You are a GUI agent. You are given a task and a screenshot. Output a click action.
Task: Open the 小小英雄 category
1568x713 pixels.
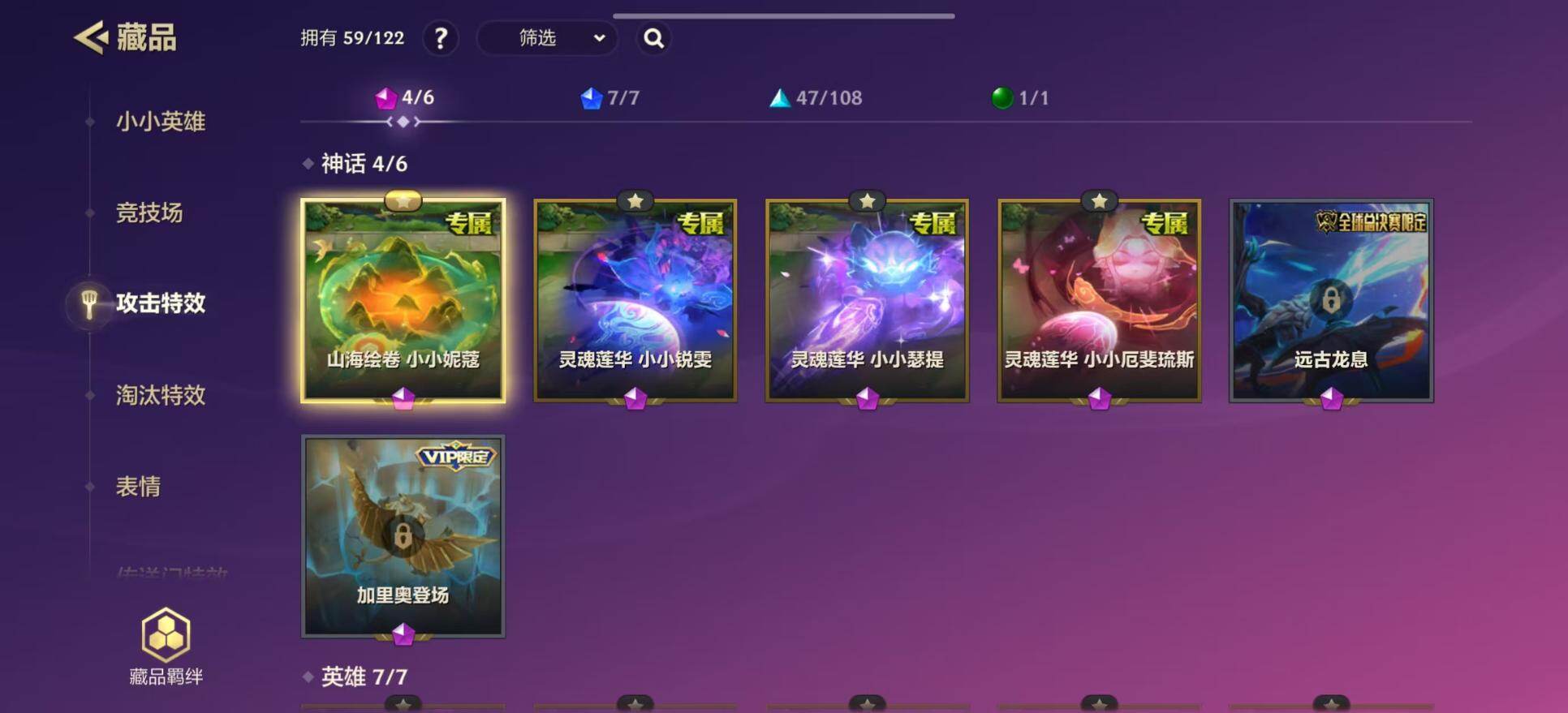(161, 122)
